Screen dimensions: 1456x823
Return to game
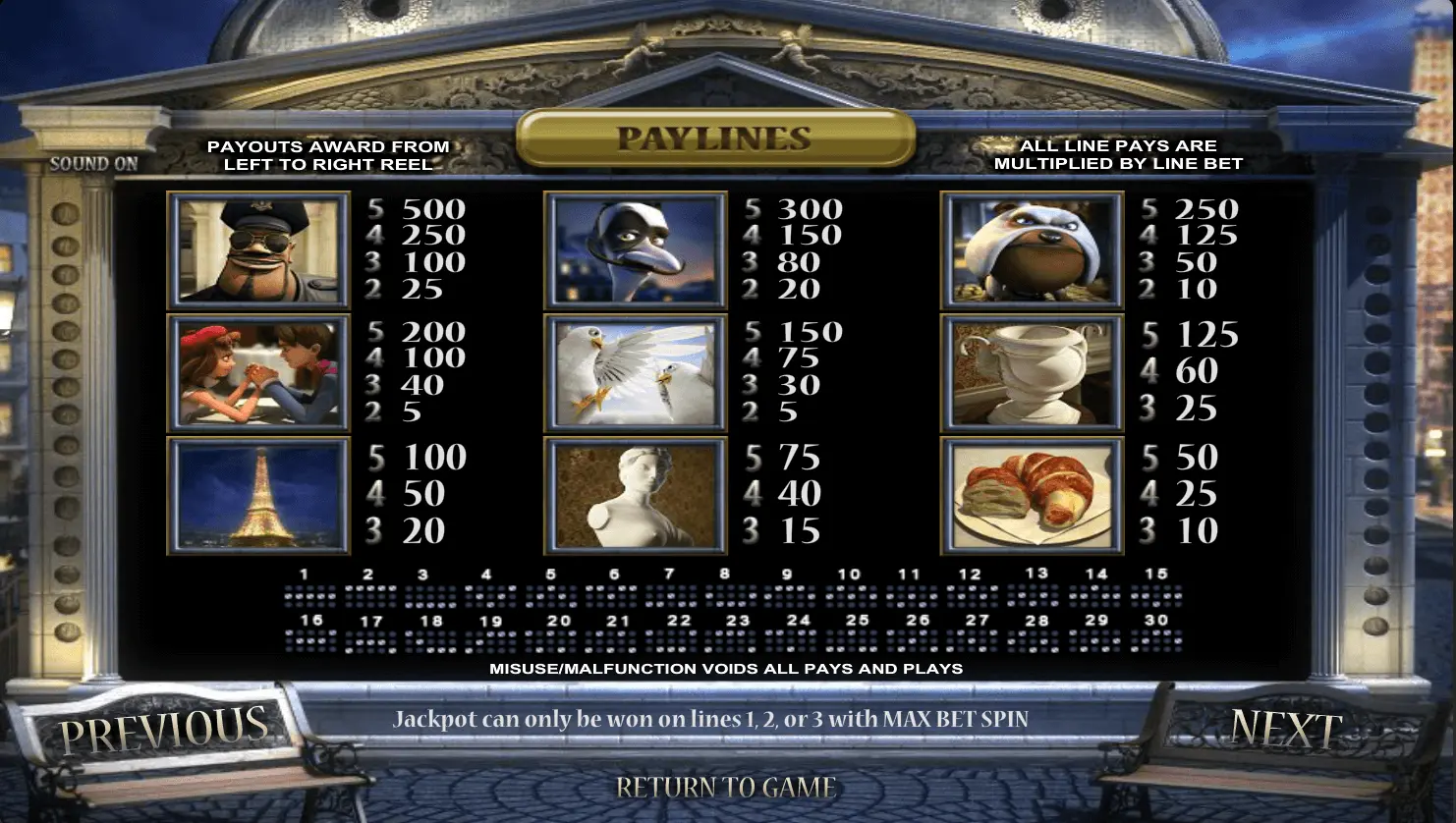[x=726, y=787]
